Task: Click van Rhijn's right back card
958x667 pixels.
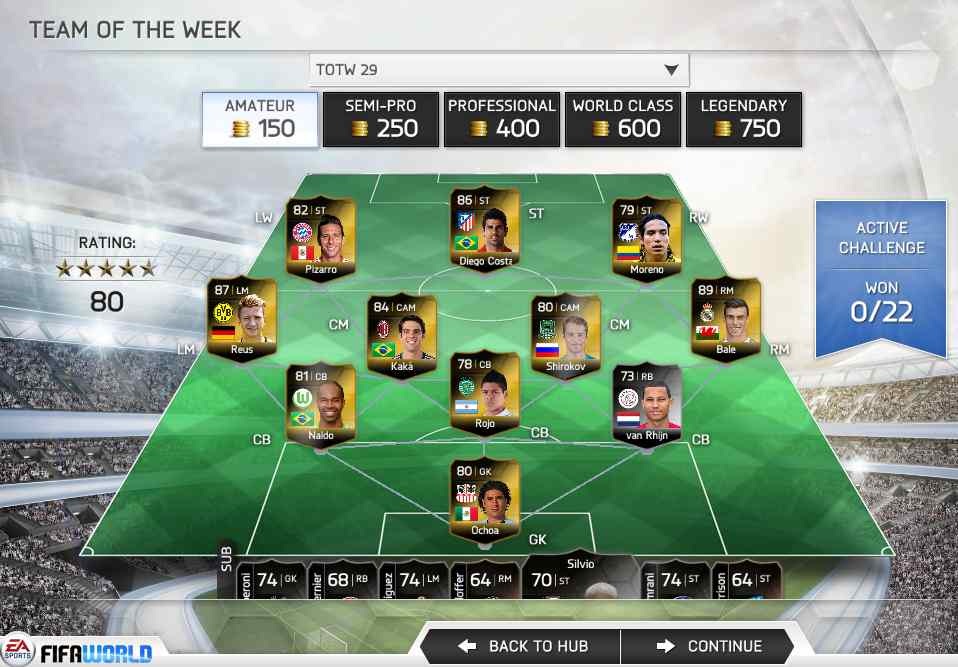Action: 647,404
